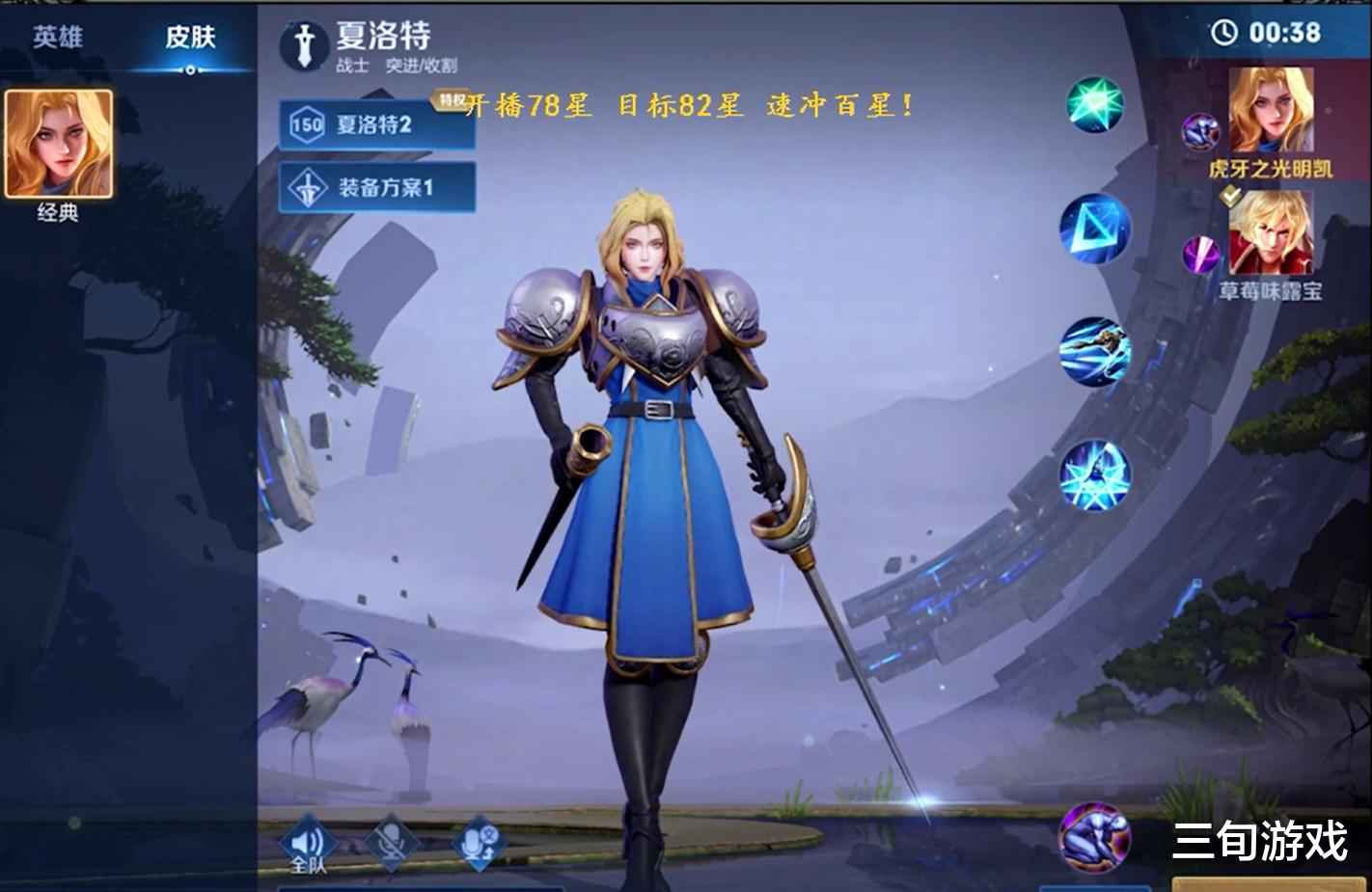Select the ultimate skill icon
This screenshot has height=892, width=1372.
[1097, 473]
